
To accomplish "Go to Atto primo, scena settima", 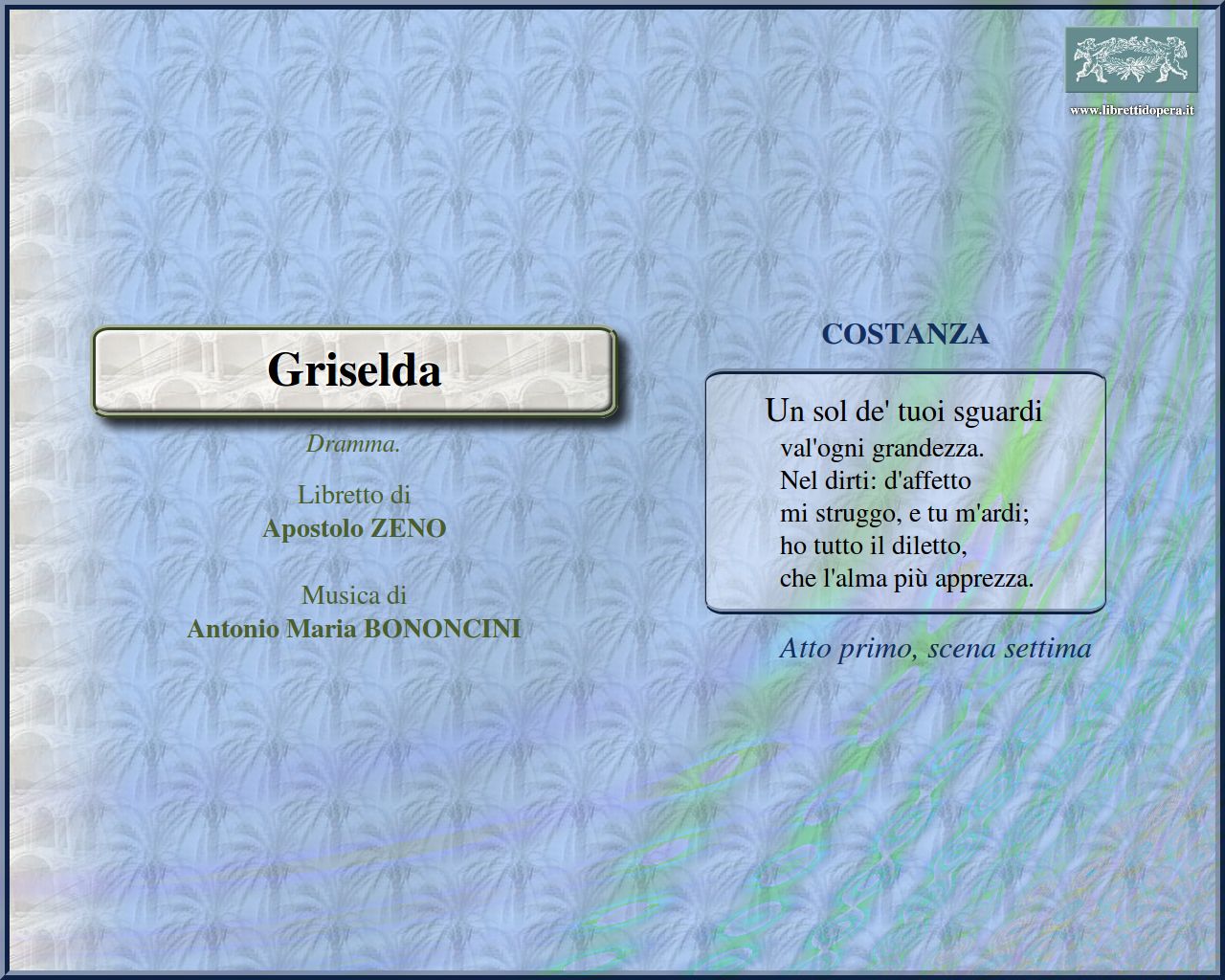I will pyautogui.click(x=934, y=648).
